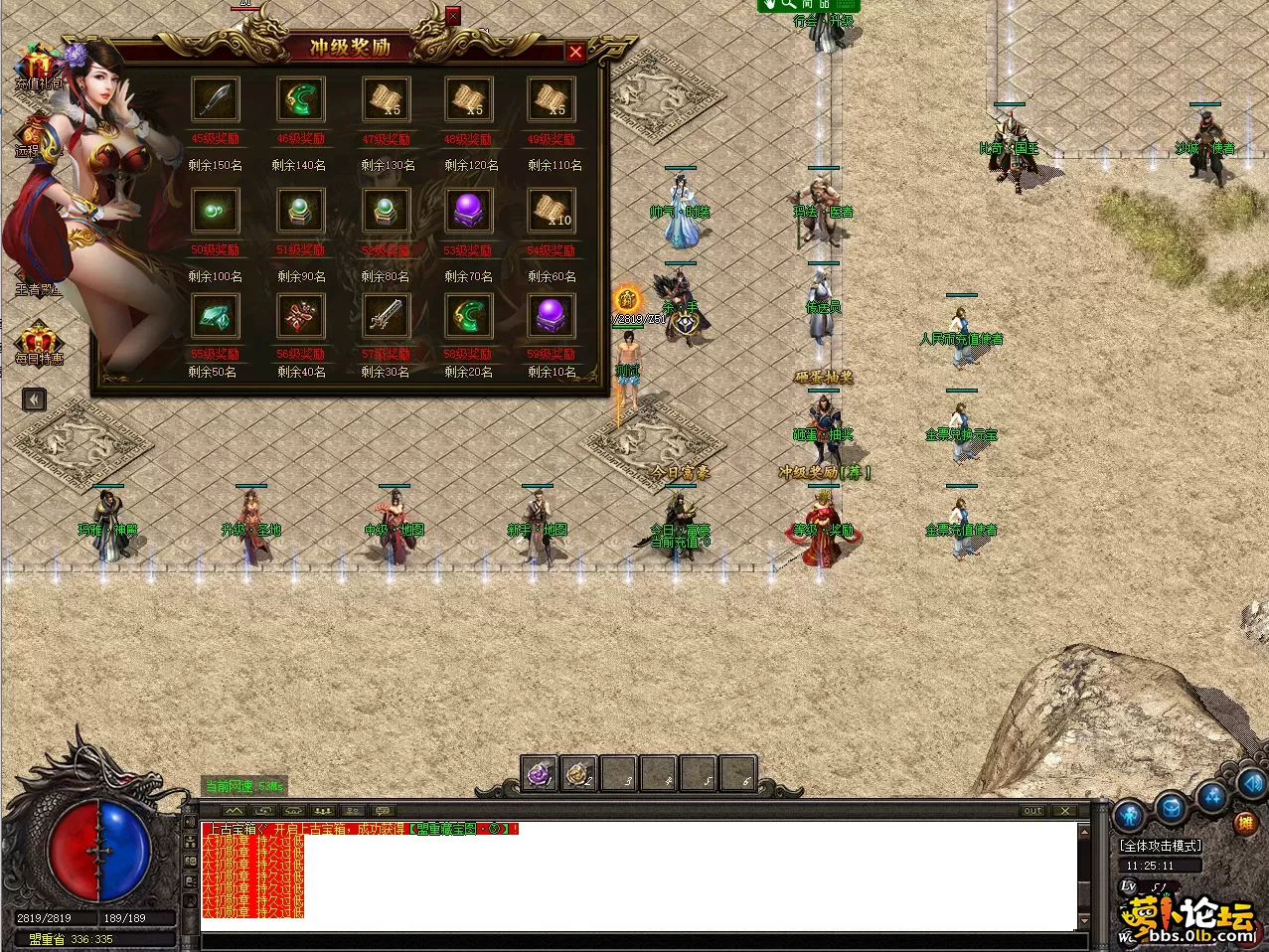This screenshot has height=952, width=1269.
Task: Click the chat panel's 'out' button
Action: coord(1033,811)
